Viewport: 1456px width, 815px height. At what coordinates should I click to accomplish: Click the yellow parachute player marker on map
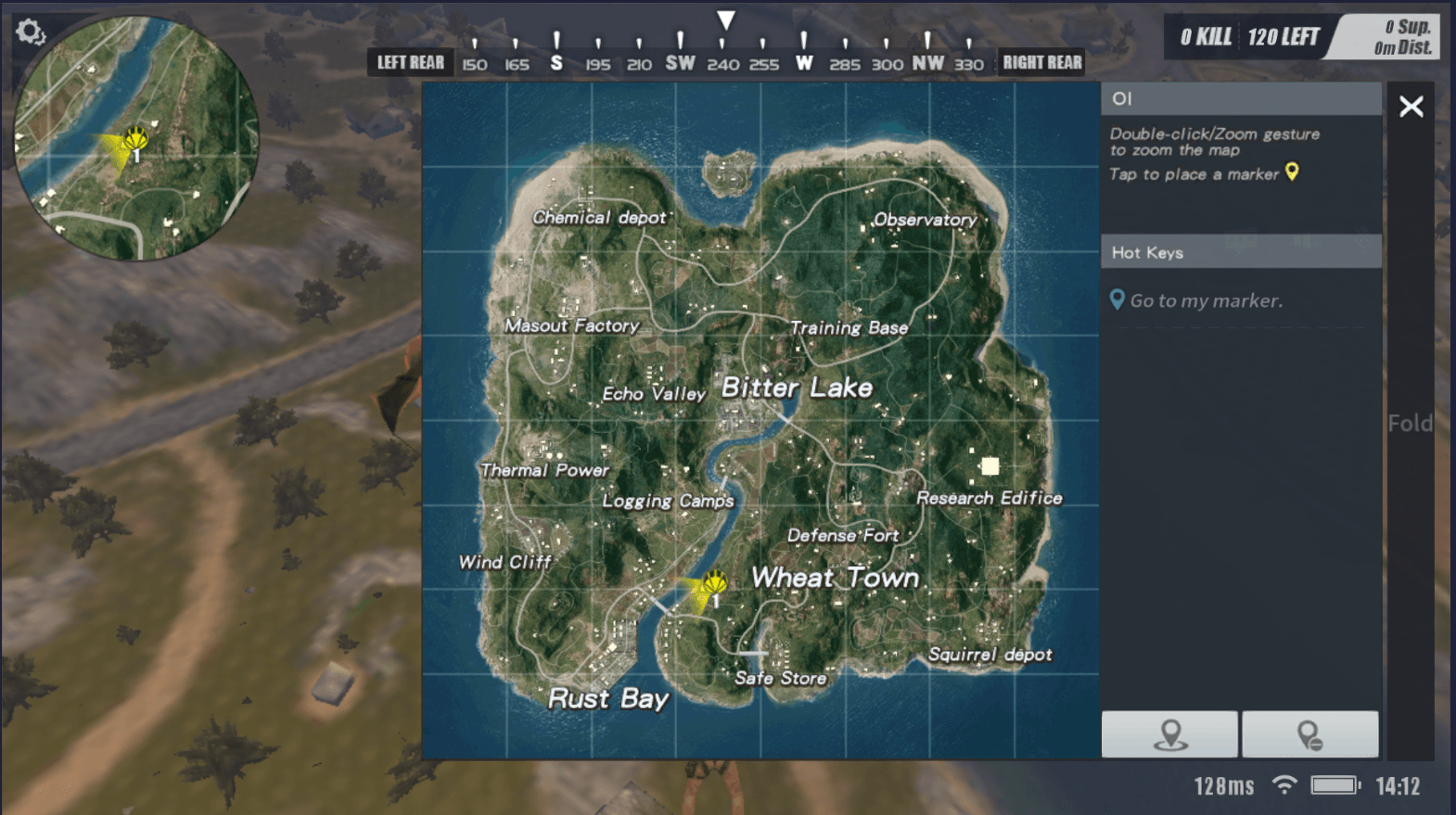(714, 583)
